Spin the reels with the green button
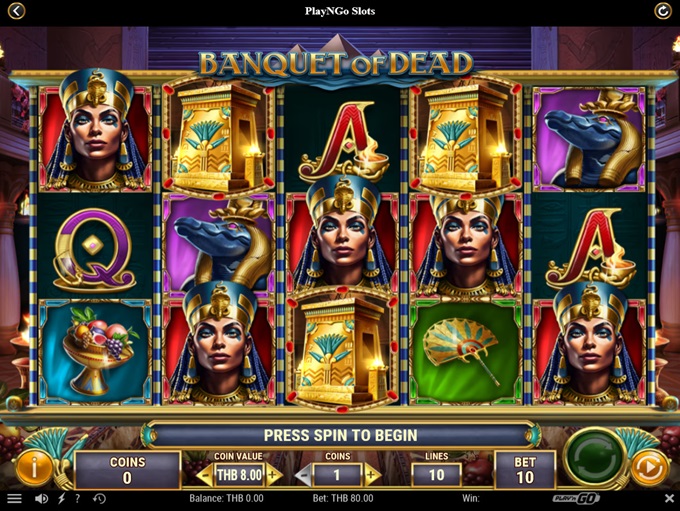 click(x=594, y=459)
